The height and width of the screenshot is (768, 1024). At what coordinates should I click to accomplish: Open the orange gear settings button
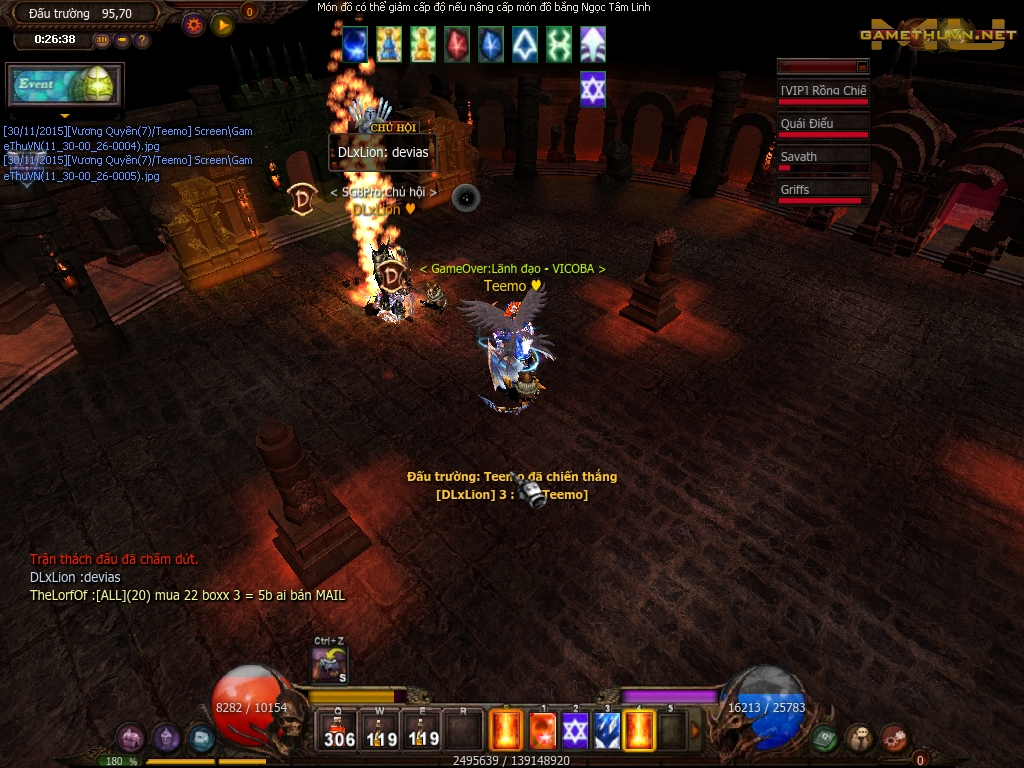(x=194, y=25)
